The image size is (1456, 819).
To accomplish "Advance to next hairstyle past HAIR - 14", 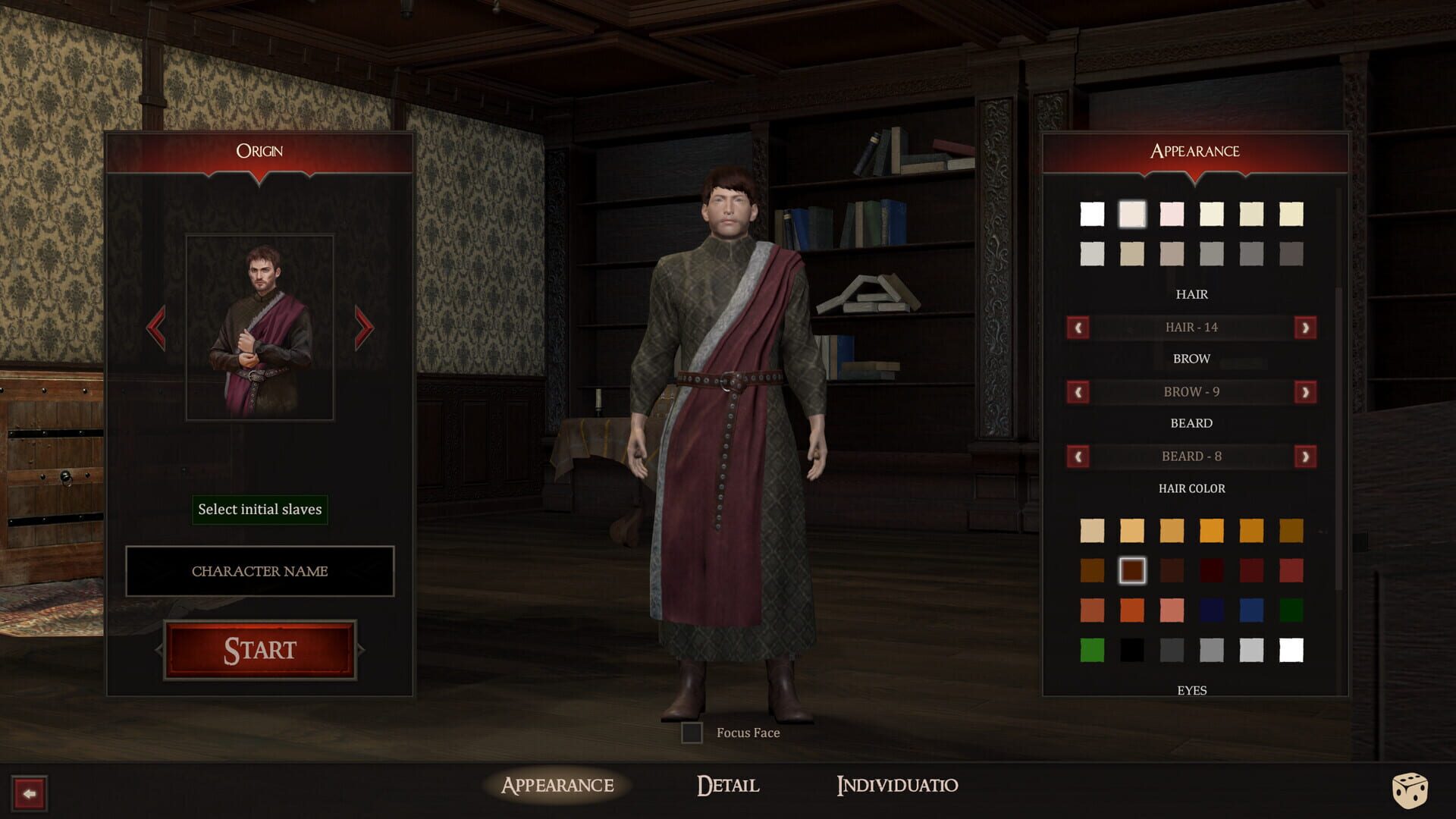I will [x=1306, y=327].
